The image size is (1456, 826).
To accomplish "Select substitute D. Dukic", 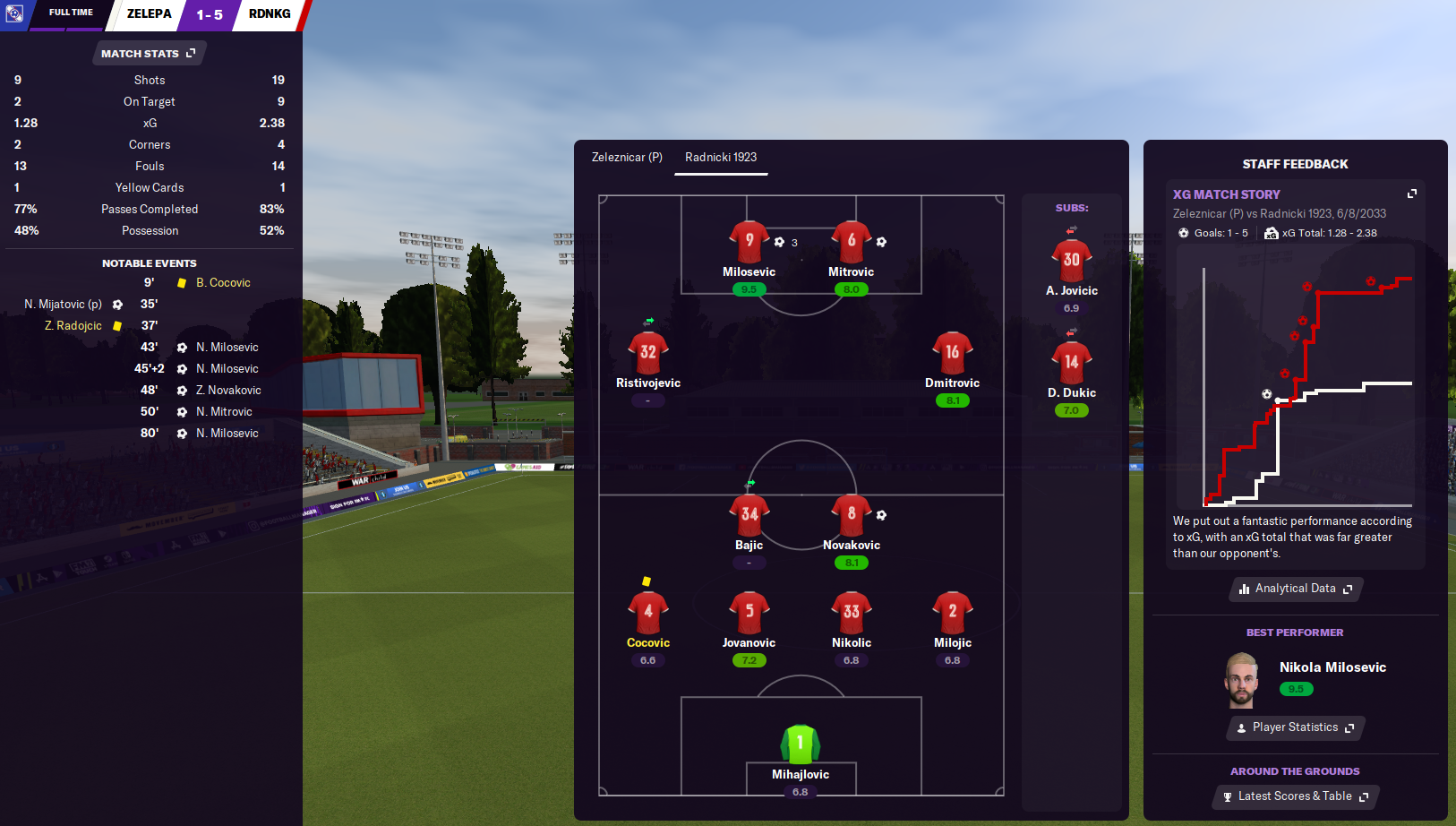I will pos(1071,363).
